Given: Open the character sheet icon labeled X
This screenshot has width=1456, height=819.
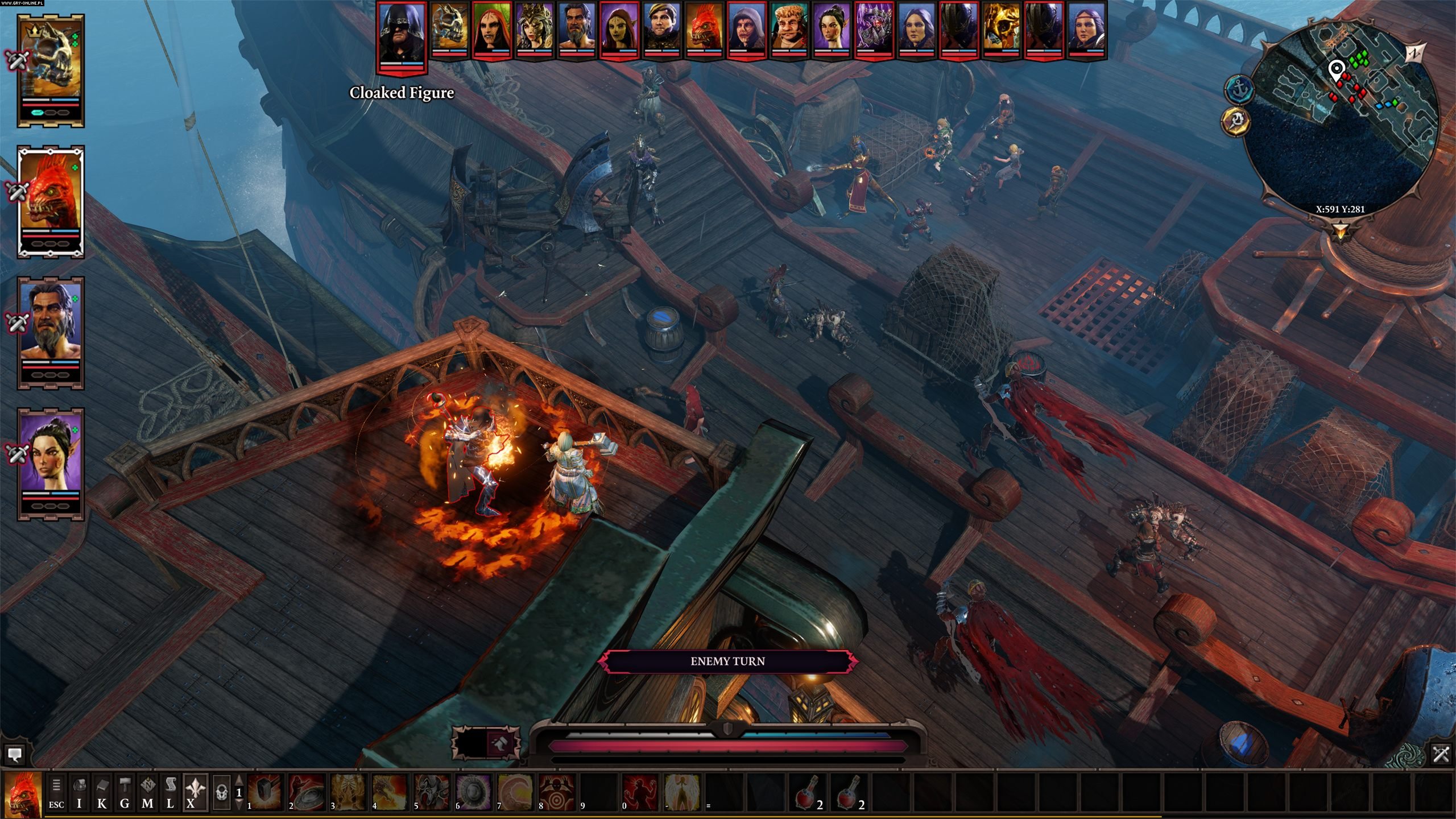Looking at the screenshot, I should (x=195, y=785).
